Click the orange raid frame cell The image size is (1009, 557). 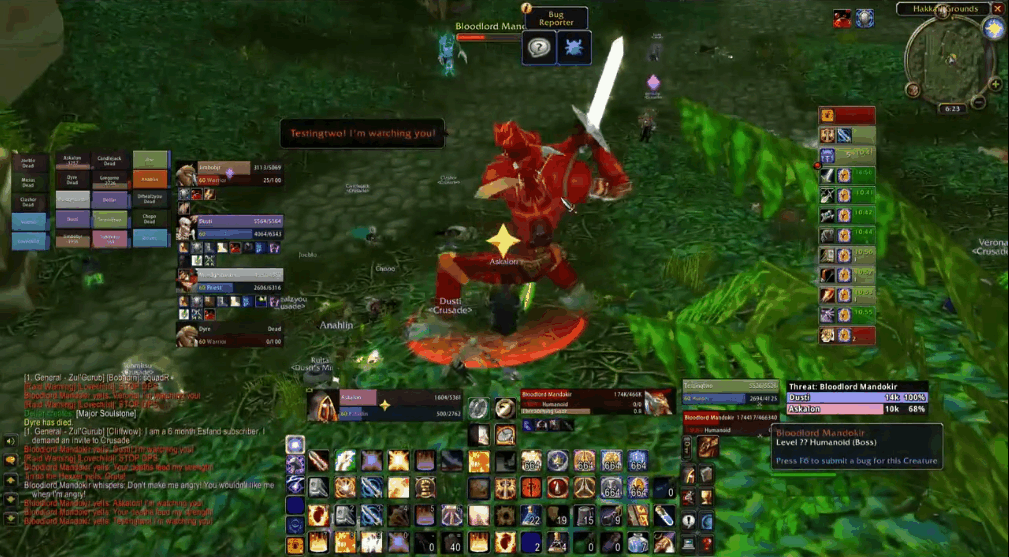(x=151, y=178)
